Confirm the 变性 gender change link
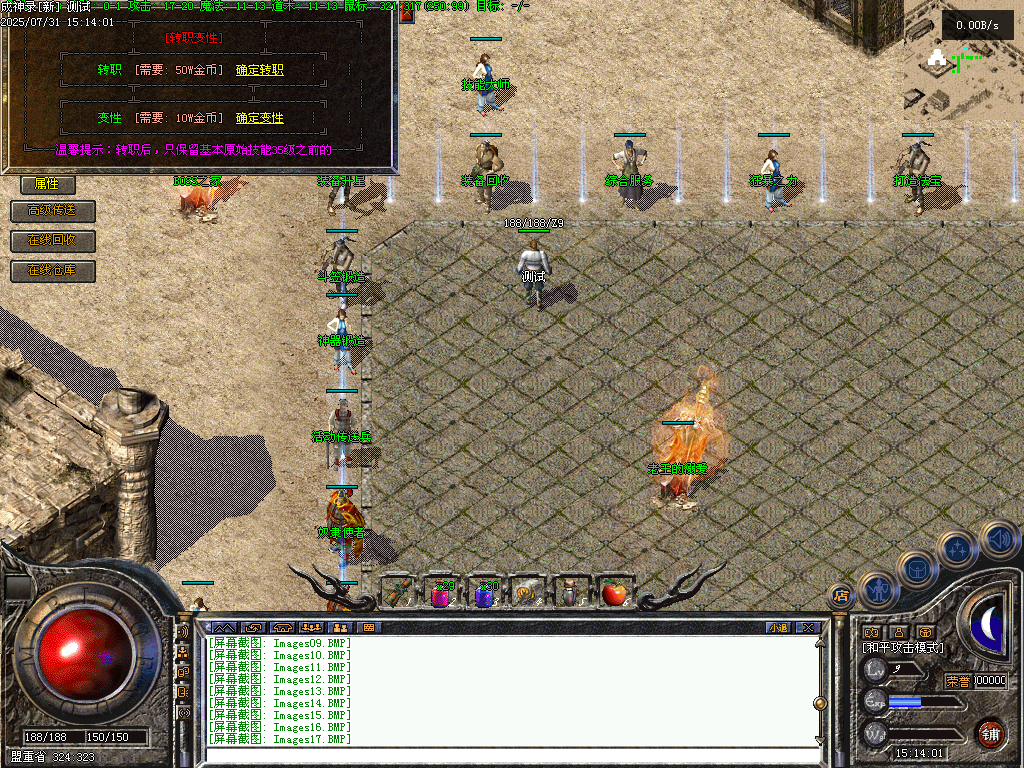This screenshot has width=1024, height=768. point(260,118)
